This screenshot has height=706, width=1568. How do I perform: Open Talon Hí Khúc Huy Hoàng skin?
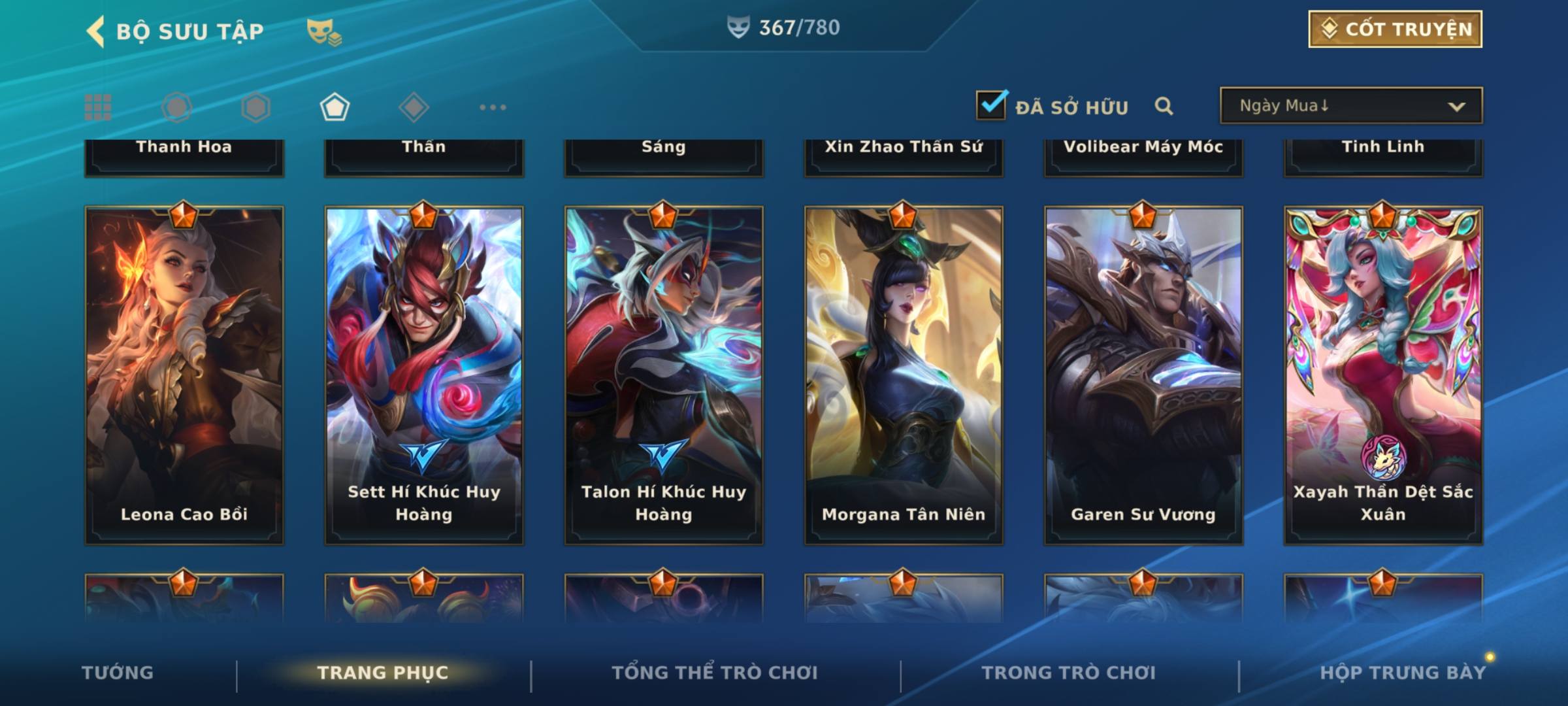664,376
